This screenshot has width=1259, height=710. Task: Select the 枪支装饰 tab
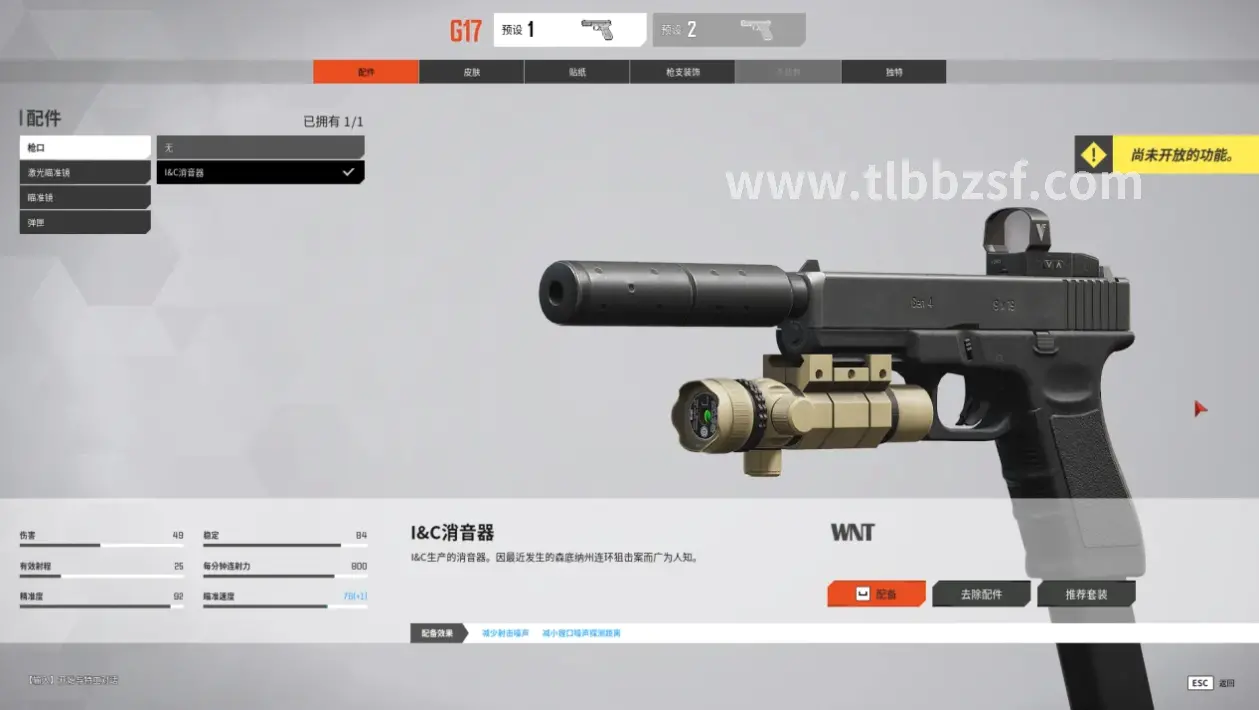pos(682,72)
